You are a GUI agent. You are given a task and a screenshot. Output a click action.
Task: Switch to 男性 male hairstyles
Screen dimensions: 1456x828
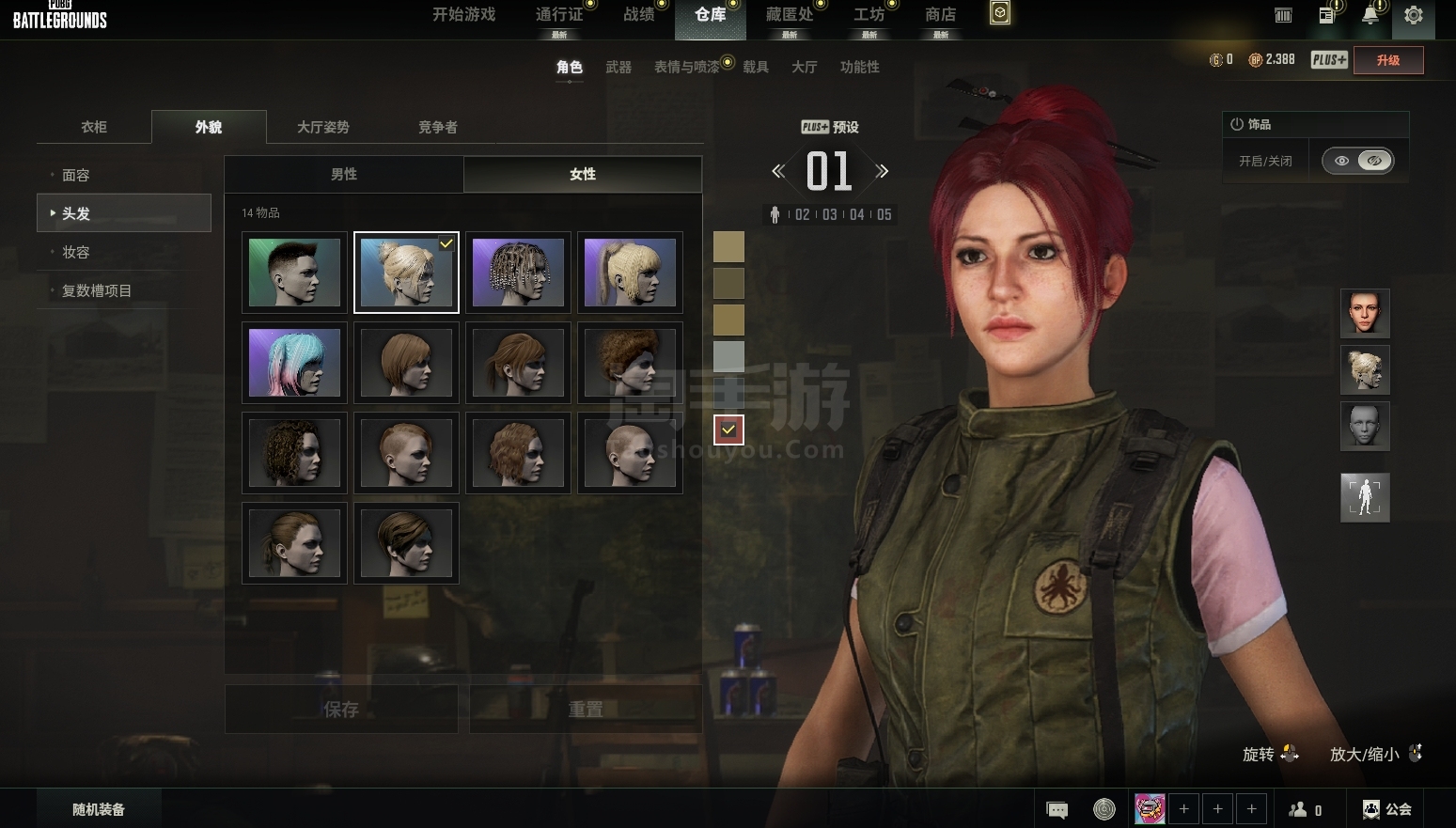tap(344, 174)
